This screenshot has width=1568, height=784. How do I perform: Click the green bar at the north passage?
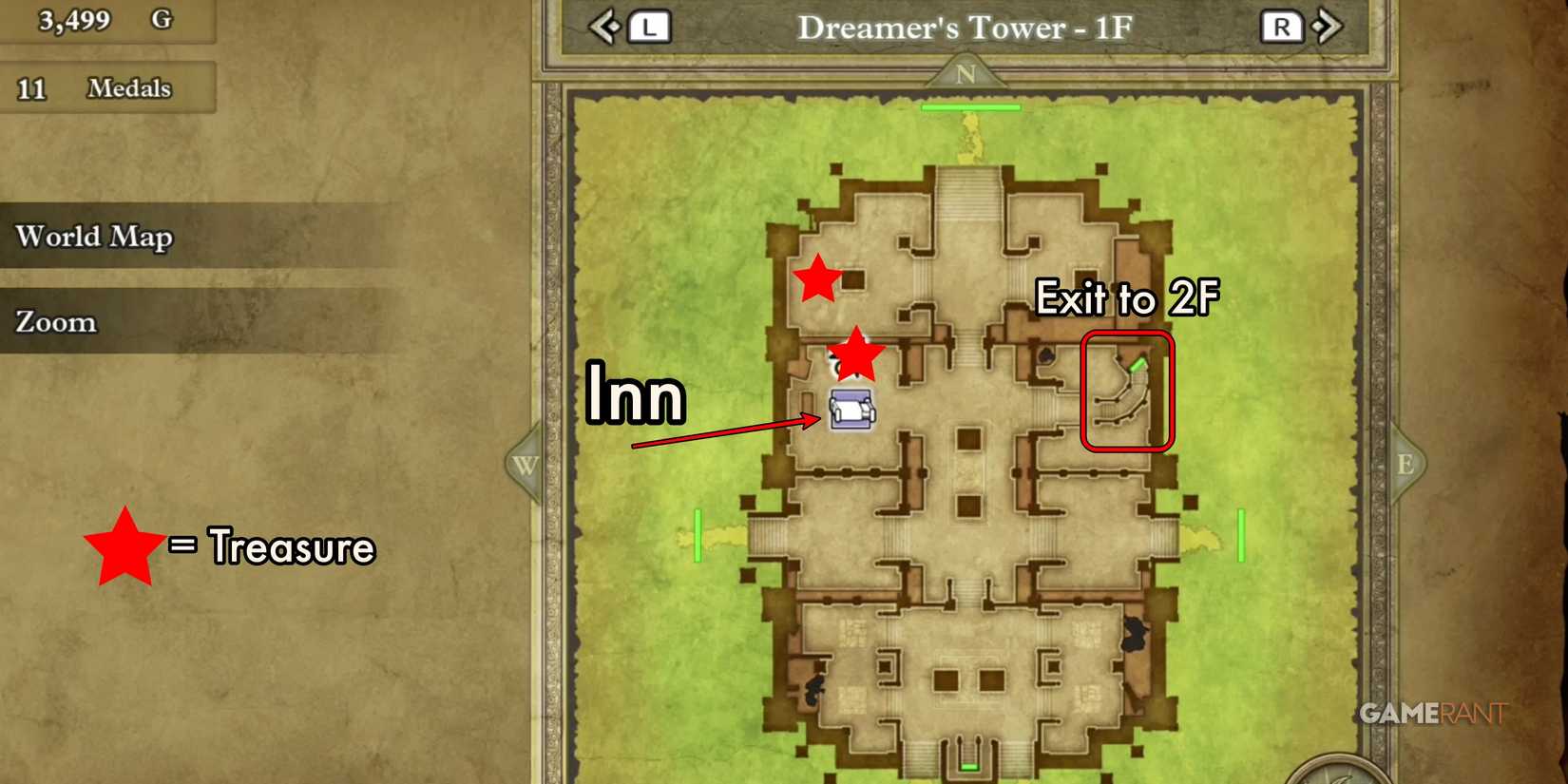tap(969, 107)
